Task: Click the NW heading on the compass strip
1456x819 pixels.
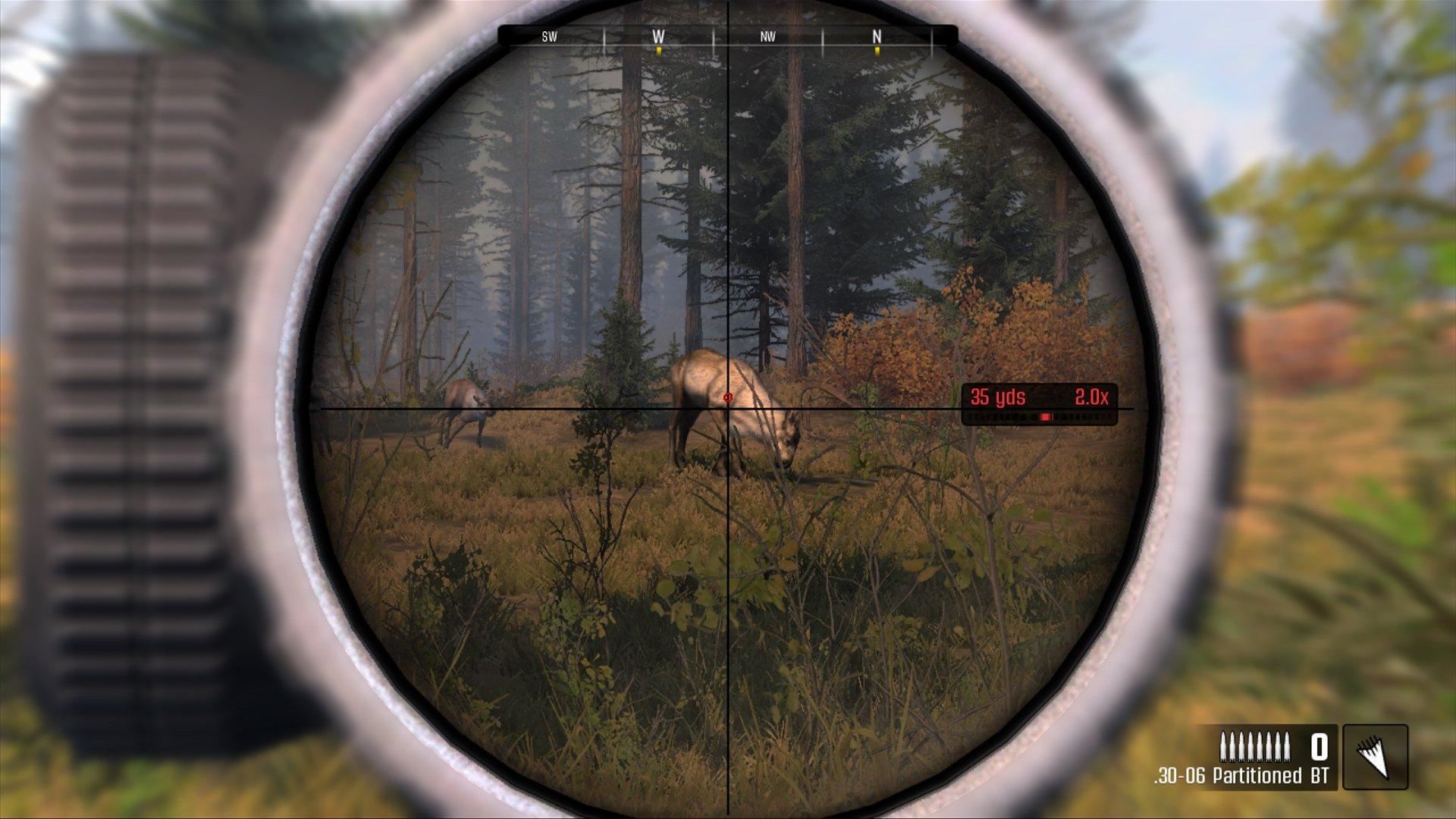Action: pyautogui.click(x=766, y=35)
